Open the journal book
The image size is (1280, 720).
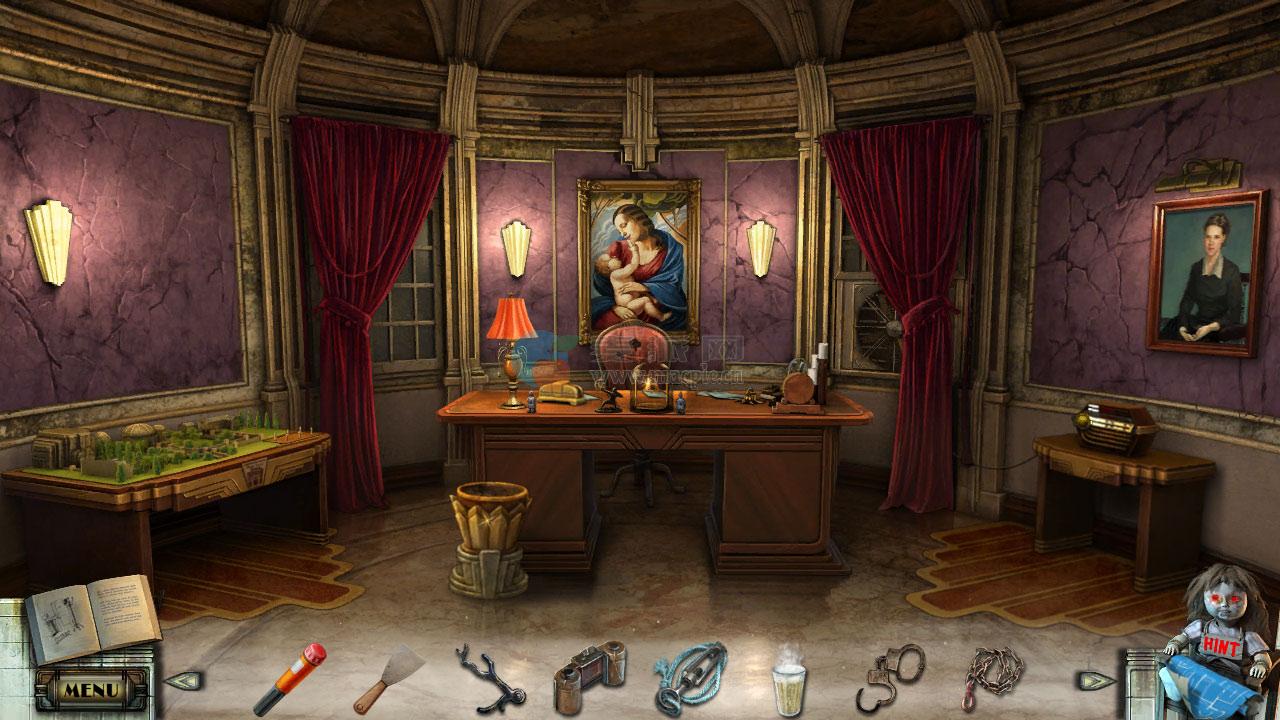coord(90,619)
